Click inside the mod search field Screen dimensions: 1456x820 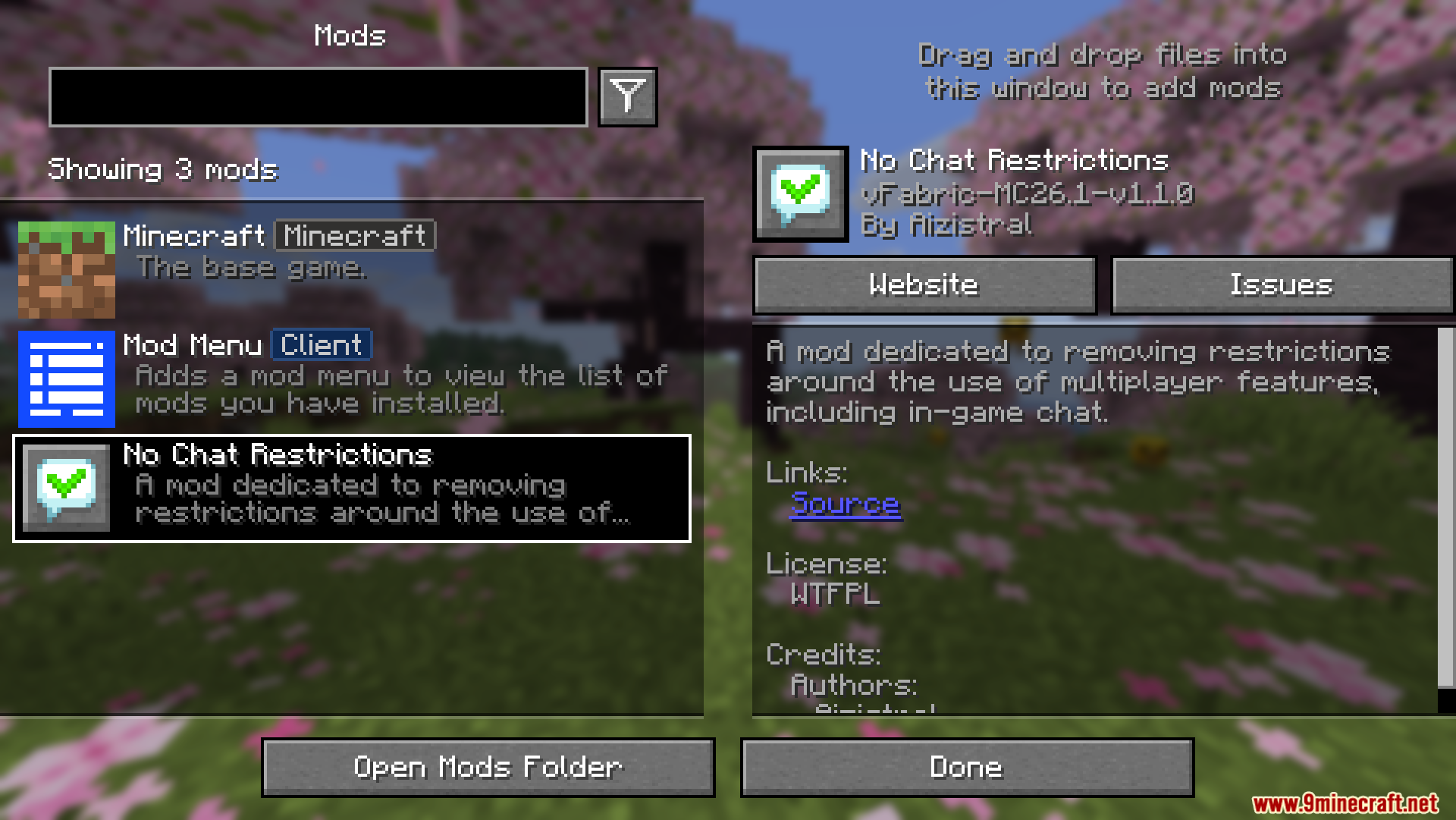(317, 96)
